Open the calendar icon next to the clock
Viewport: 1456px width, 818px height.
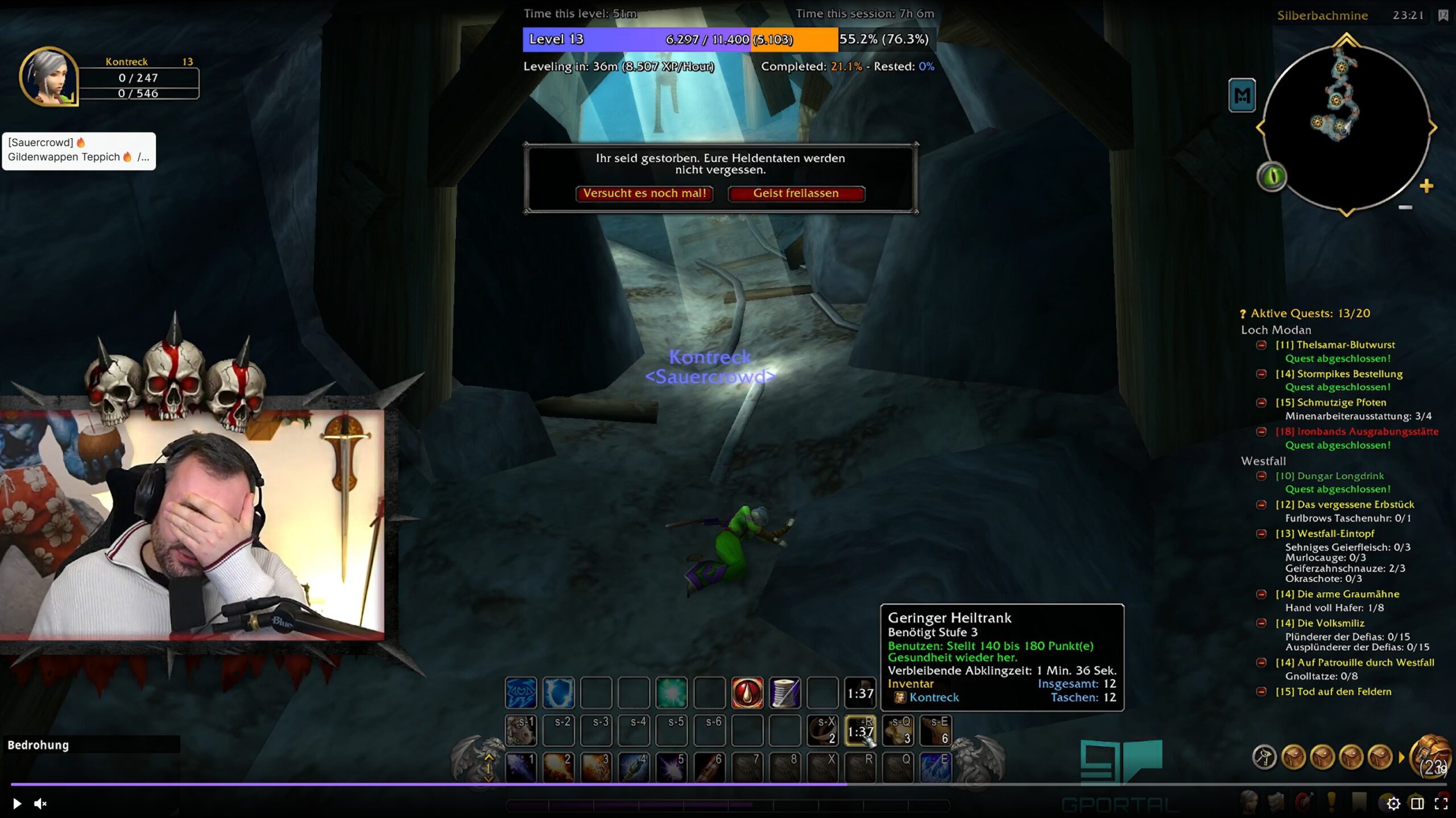click(x=1443, y=15)
